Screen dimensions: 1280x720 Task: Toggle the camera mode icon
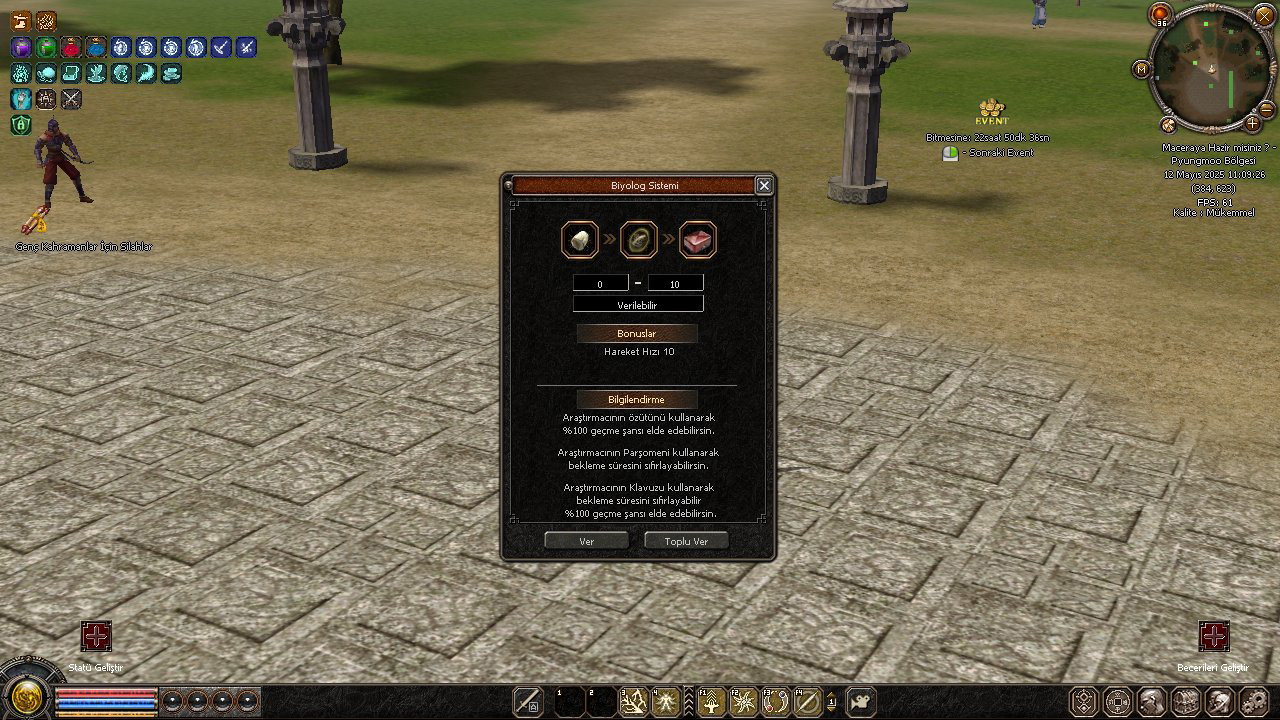pos(861,701)
